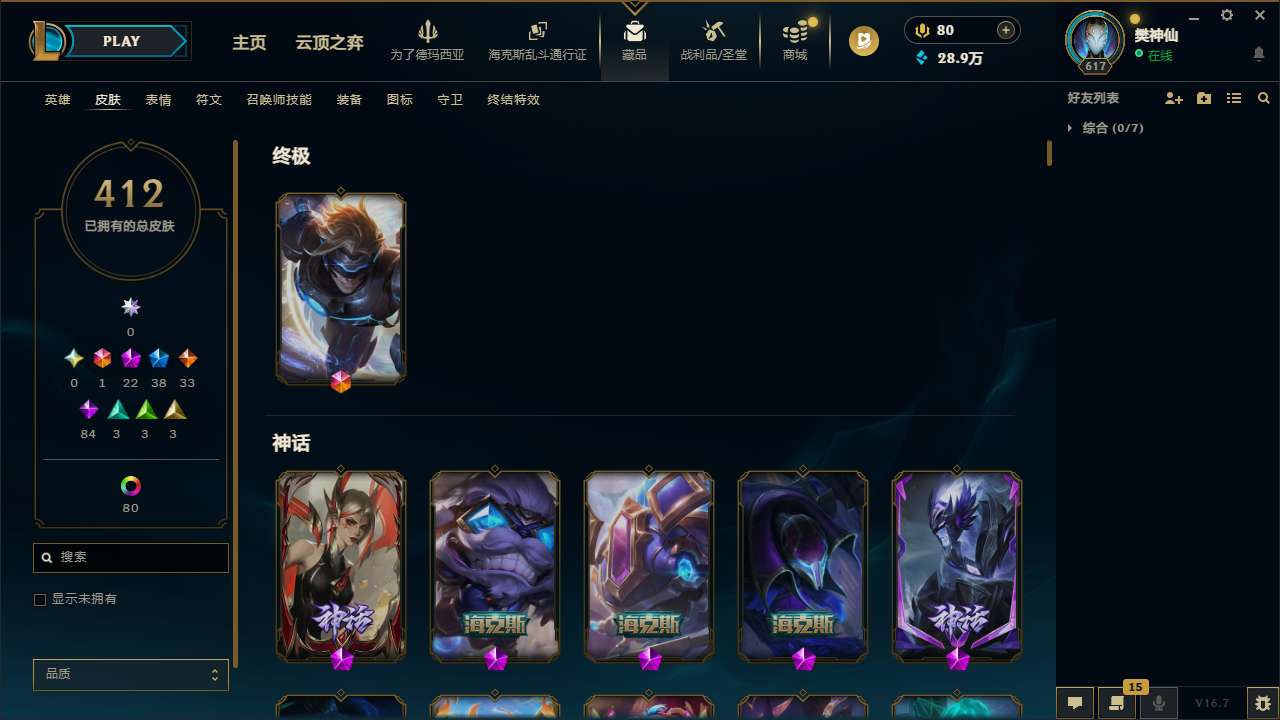This screenshot has width=1280, height=720.
Task: Click inside the 搜索 search field
Action: [x=130, y=557]
